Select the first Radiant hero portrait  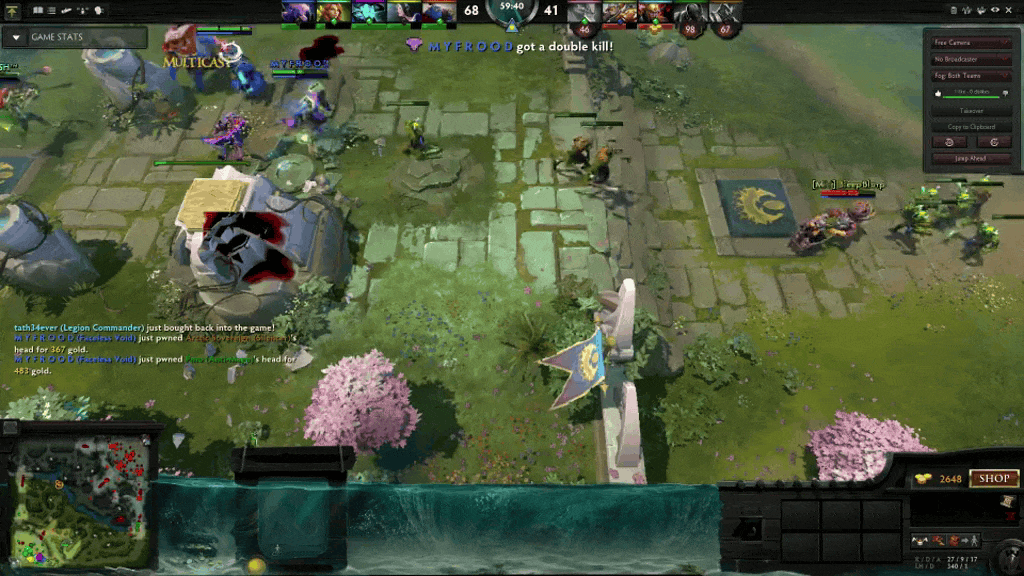coord(297,13)
